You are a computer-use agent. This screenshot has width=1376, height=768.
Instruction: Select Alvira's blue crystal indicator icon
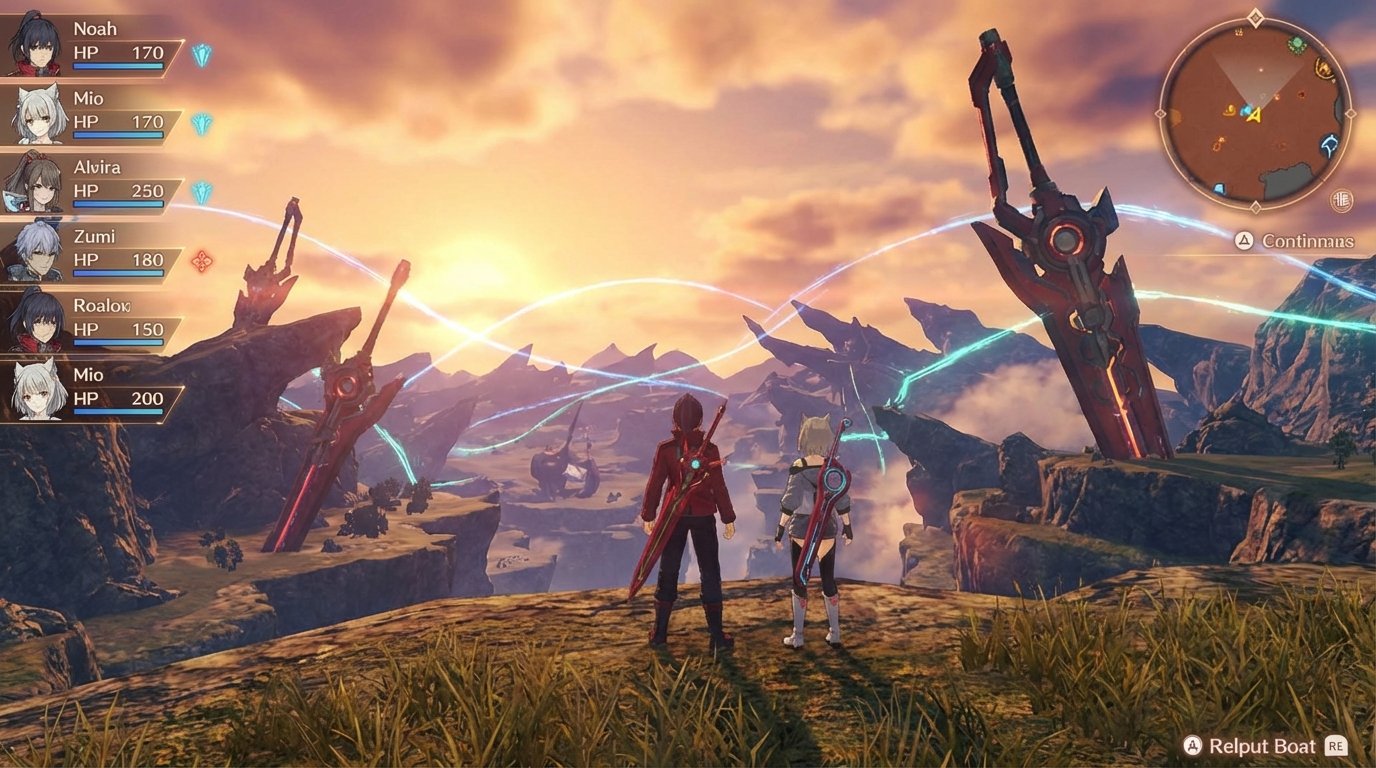click(x=201, y=193)
